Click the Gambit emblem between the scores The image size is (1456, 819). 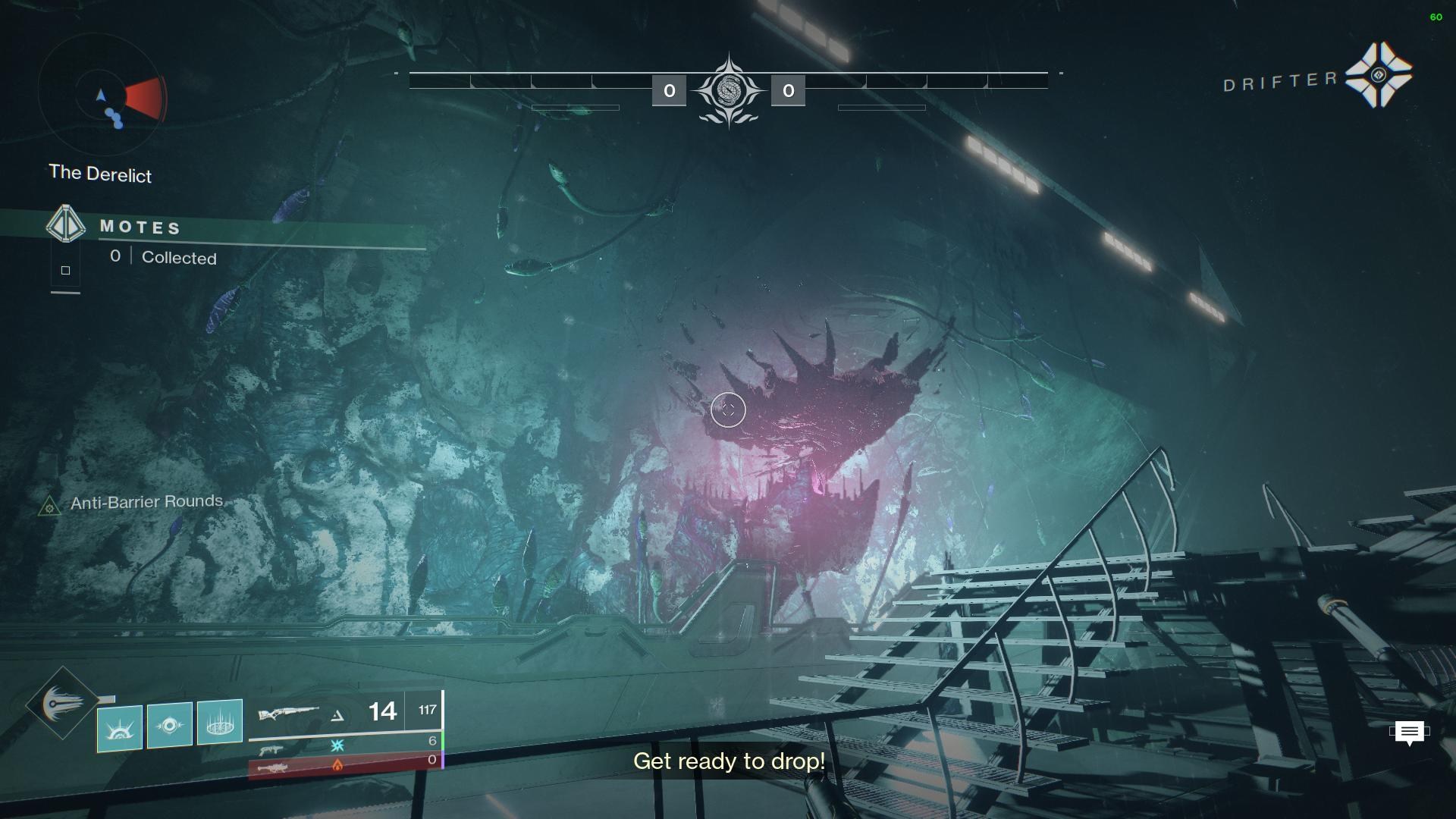click(728, 91)
